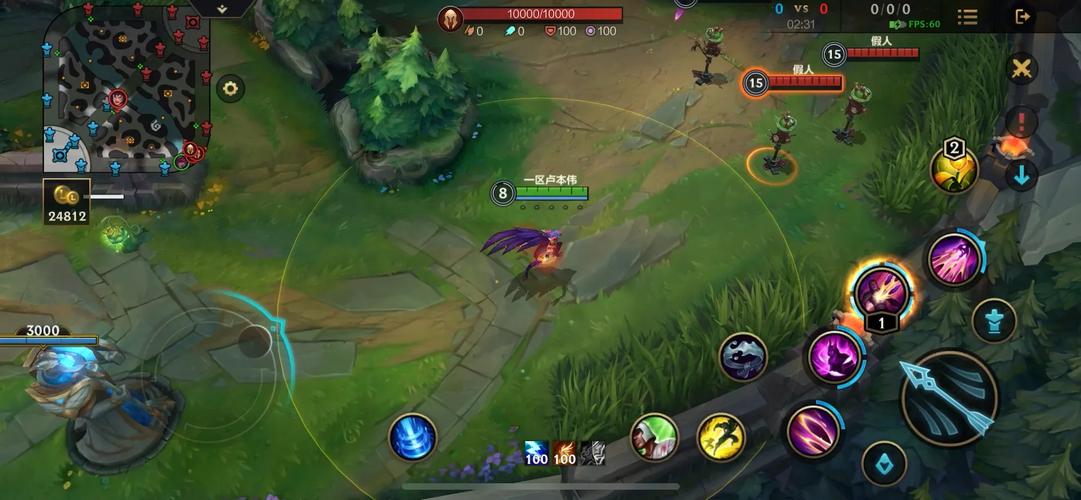This screenshot has height=500, width=1081.
Task: Activate the glowing purple ability with level-up badge
Action: [880, 292]
